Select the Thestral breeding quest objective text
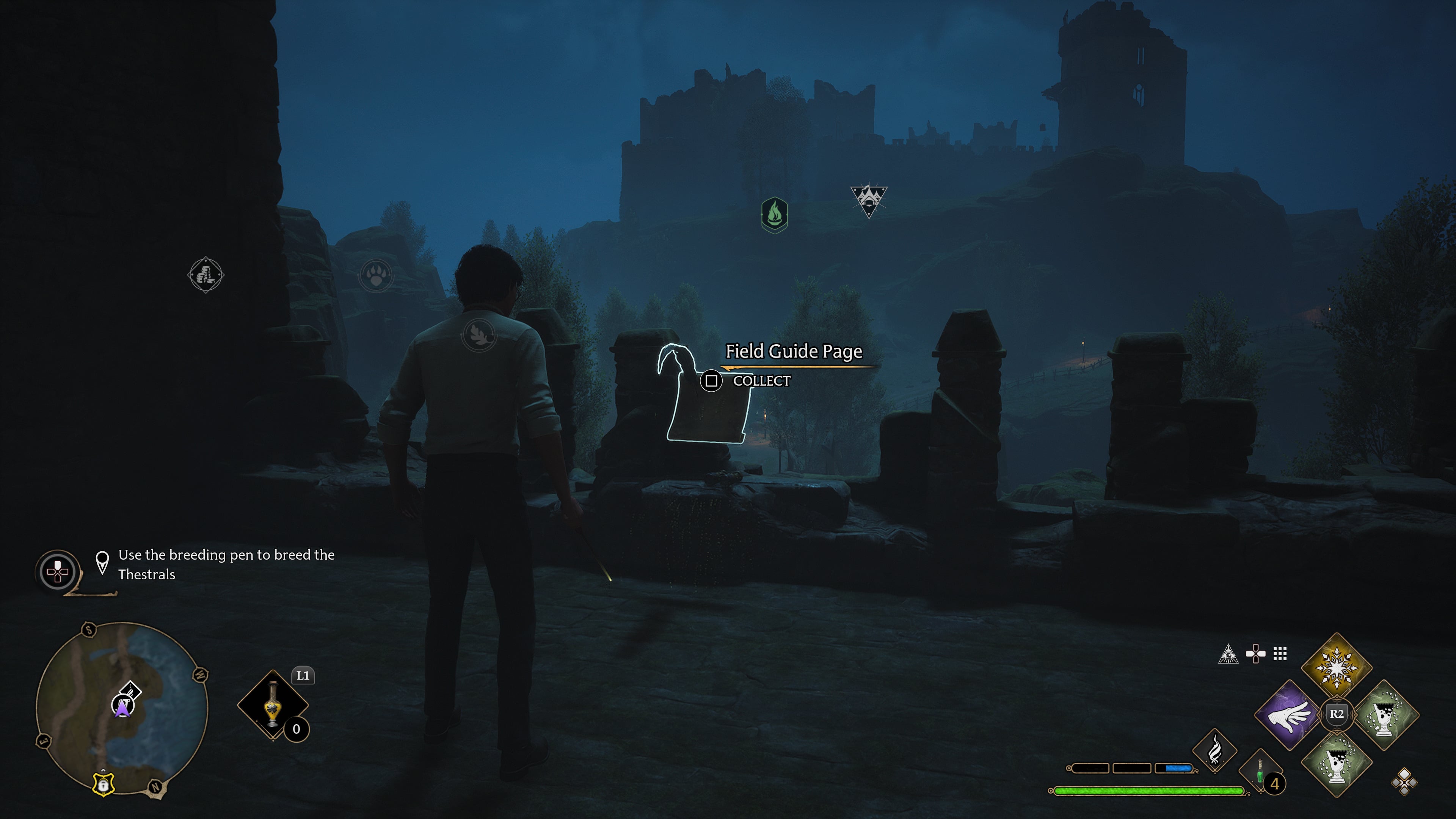This screenshot has width=1456, height=819. [x=226, y=564]
